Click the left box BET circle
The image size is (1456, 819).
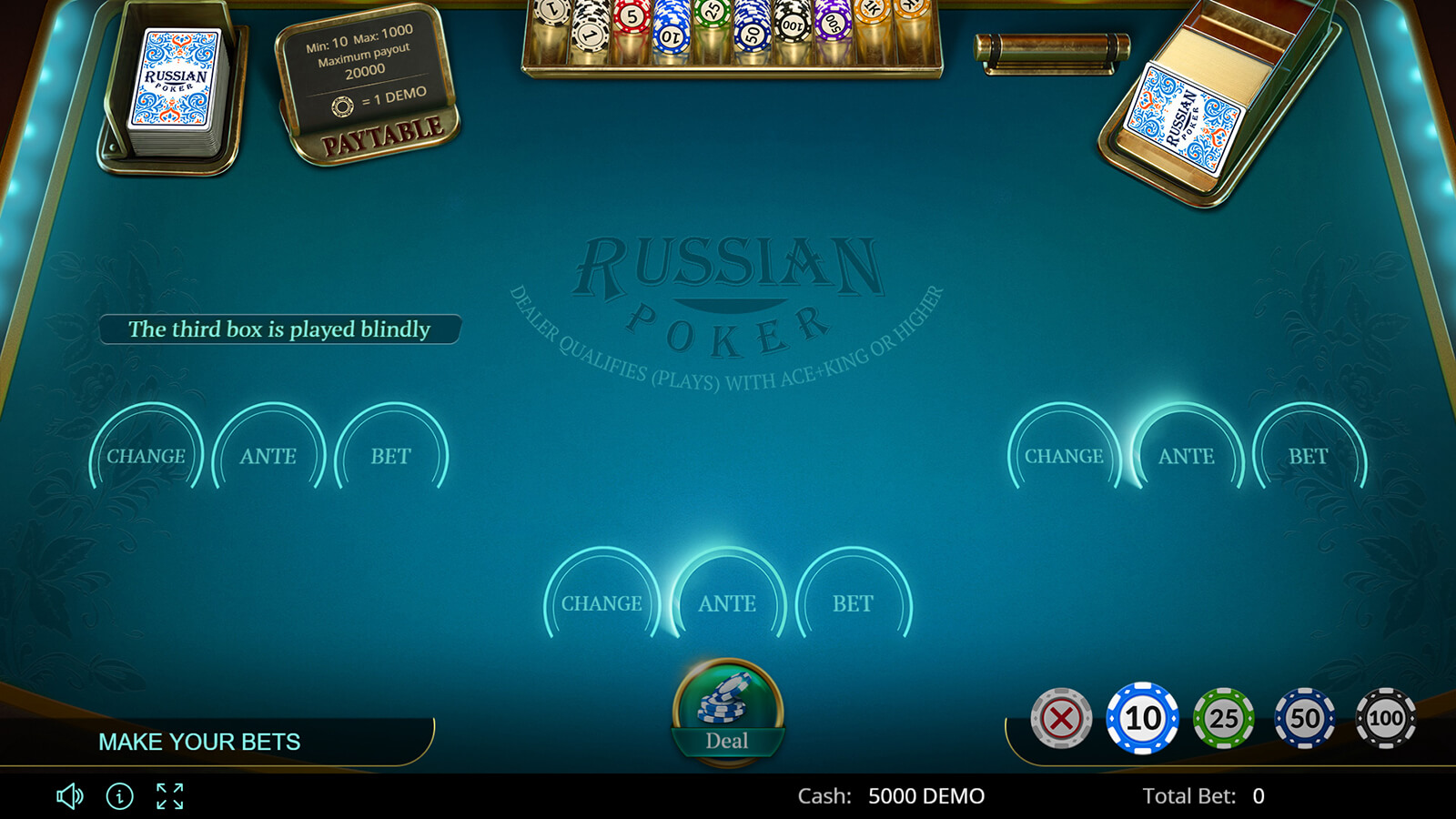390,455
